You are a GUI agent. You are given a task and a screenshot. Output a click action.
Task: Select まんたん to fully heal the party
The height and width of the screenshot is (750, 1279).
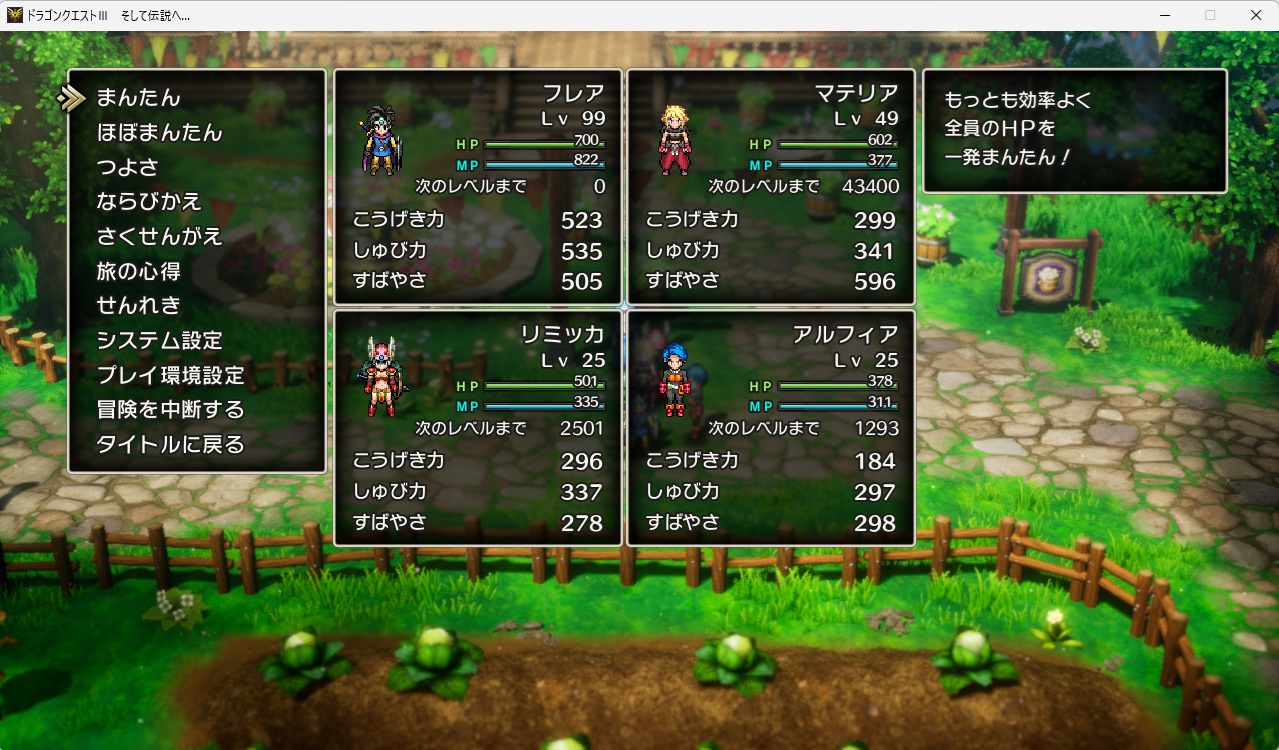pyautogui.click(x=138, y=98)
